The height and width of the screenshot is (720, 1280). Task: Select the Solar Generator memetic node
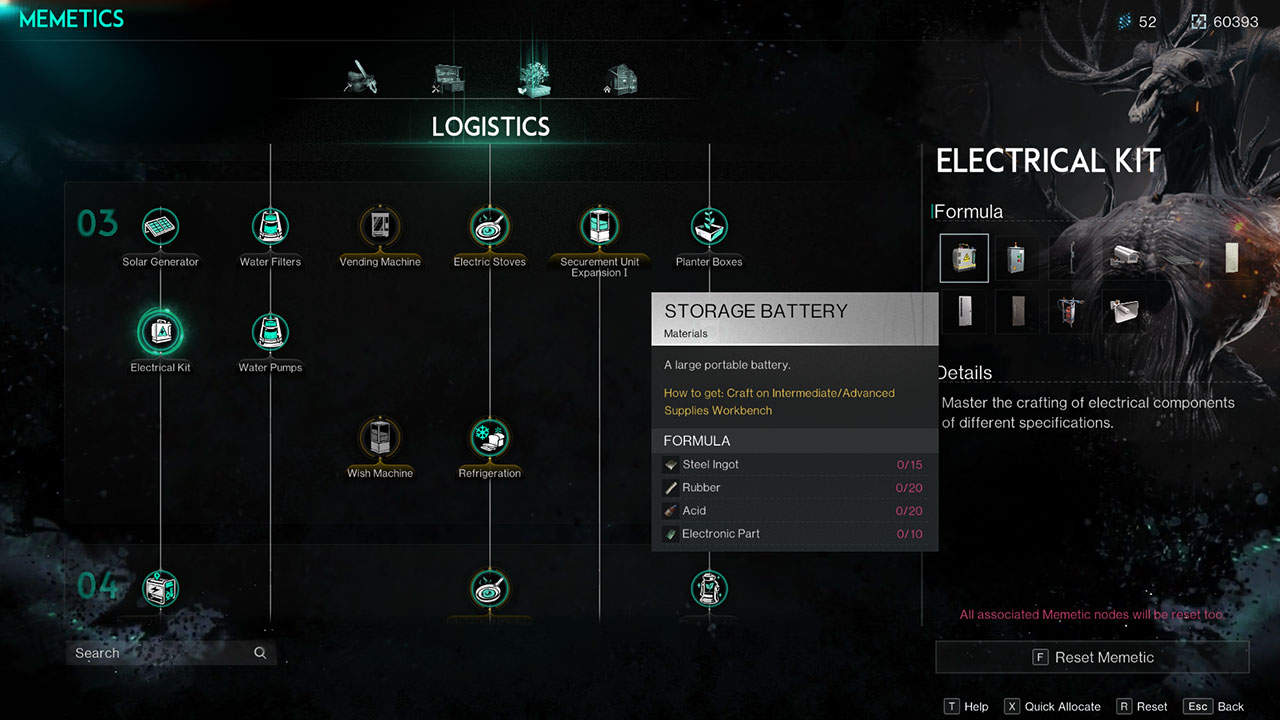[160, 228]
